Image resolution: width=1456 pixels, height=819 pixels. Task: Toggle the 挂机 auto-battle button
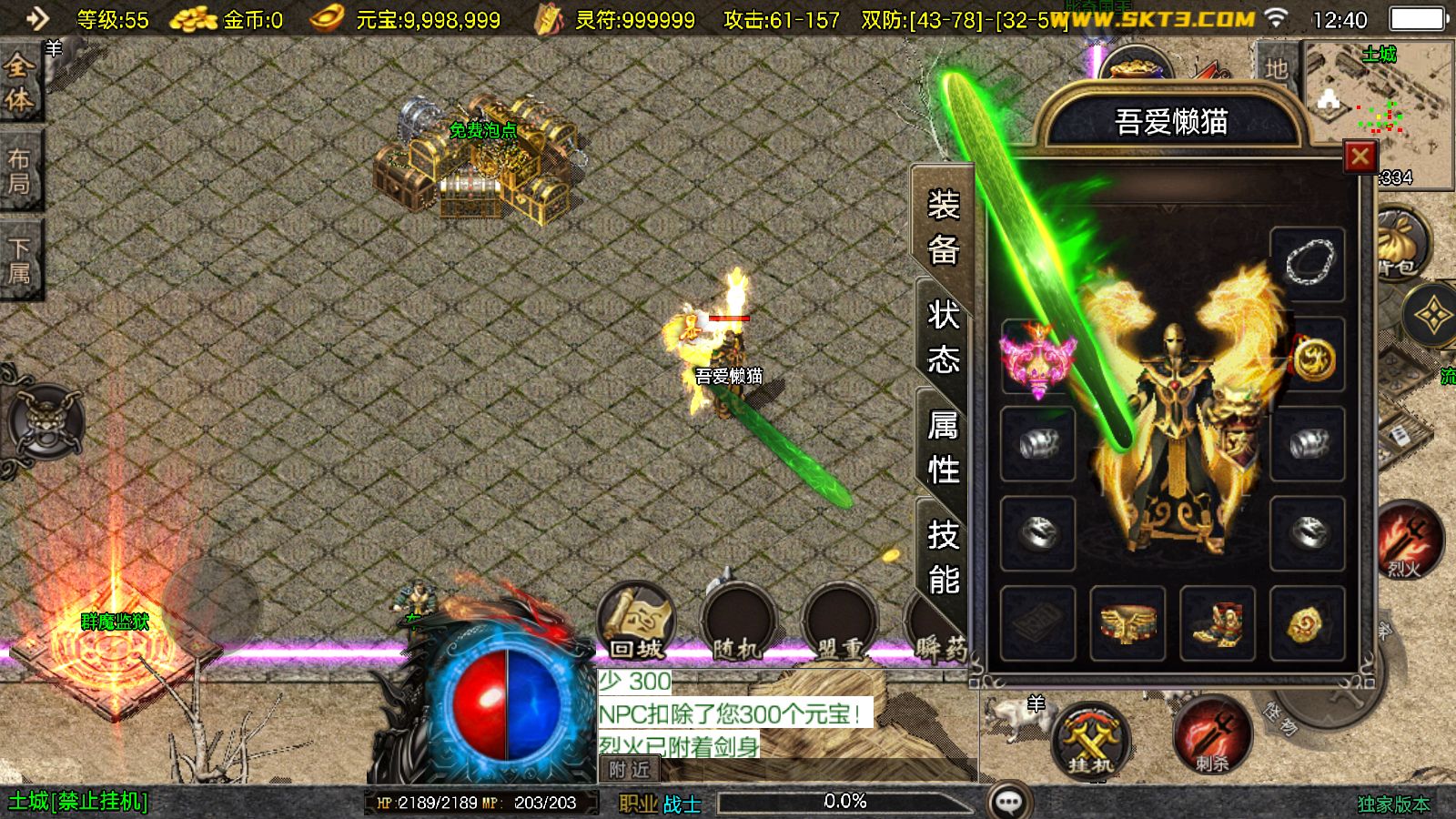click(x=1090, y=740)
